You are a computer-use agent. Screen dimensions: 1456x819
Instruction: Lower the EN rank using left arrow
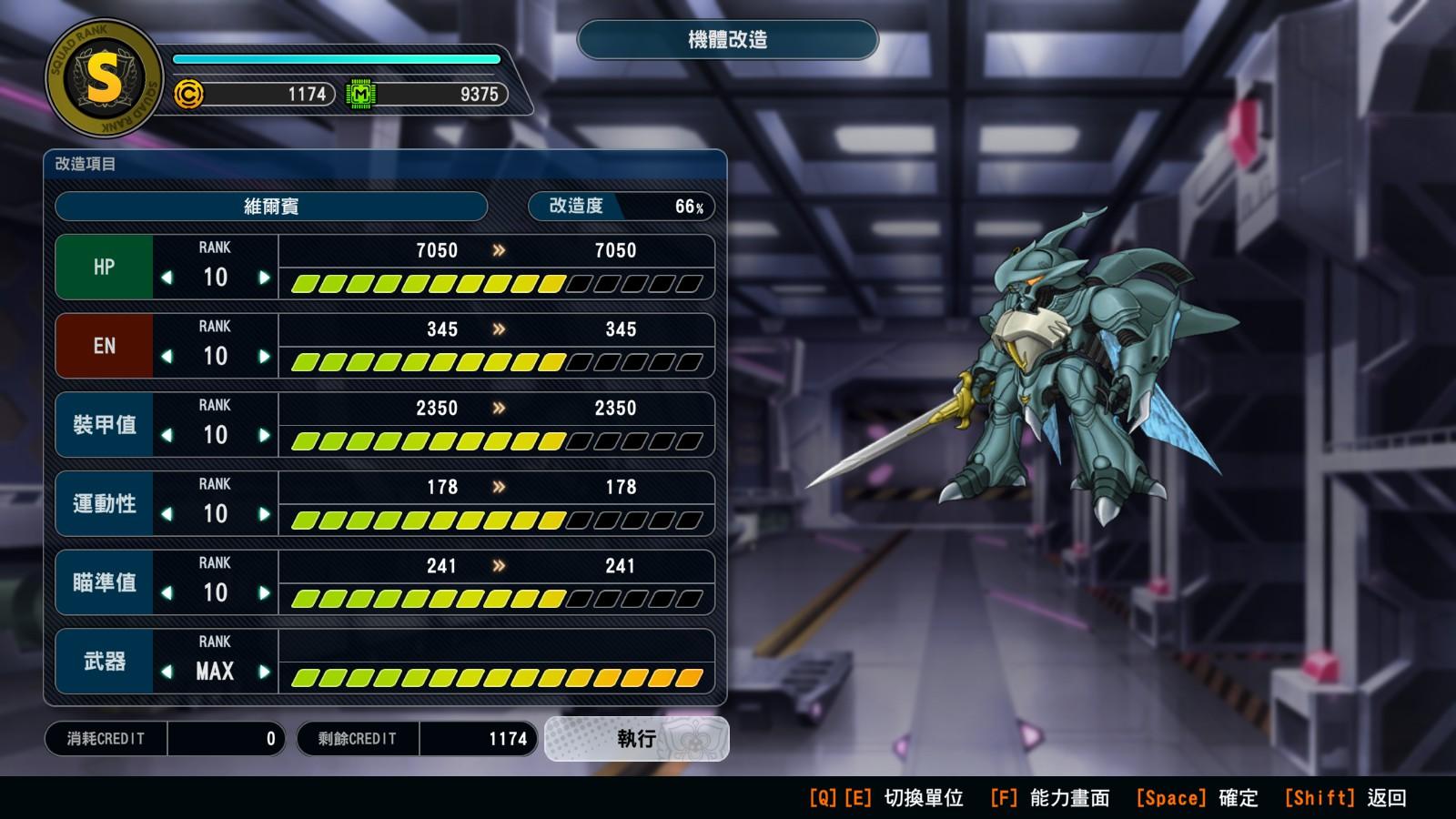click(x=167, y=357)
